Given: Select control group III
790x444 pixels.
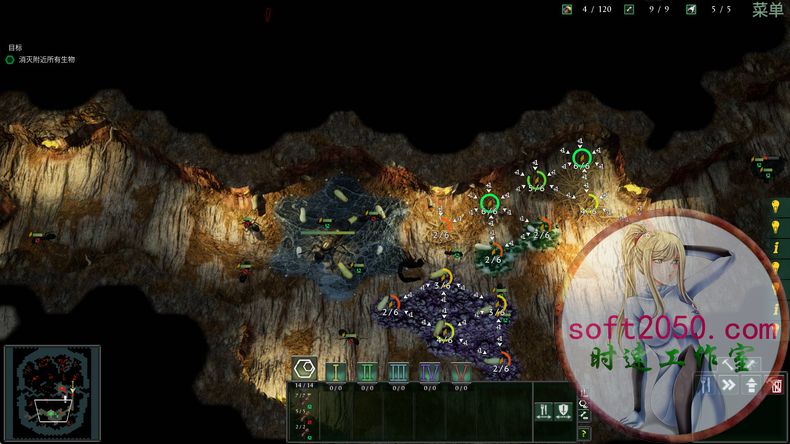Looking at the screenshot, I should click(x=398, y=371).
